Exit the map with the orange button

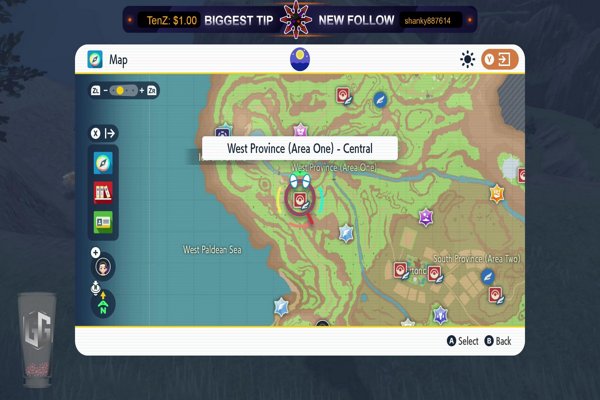tap(499, 59)
